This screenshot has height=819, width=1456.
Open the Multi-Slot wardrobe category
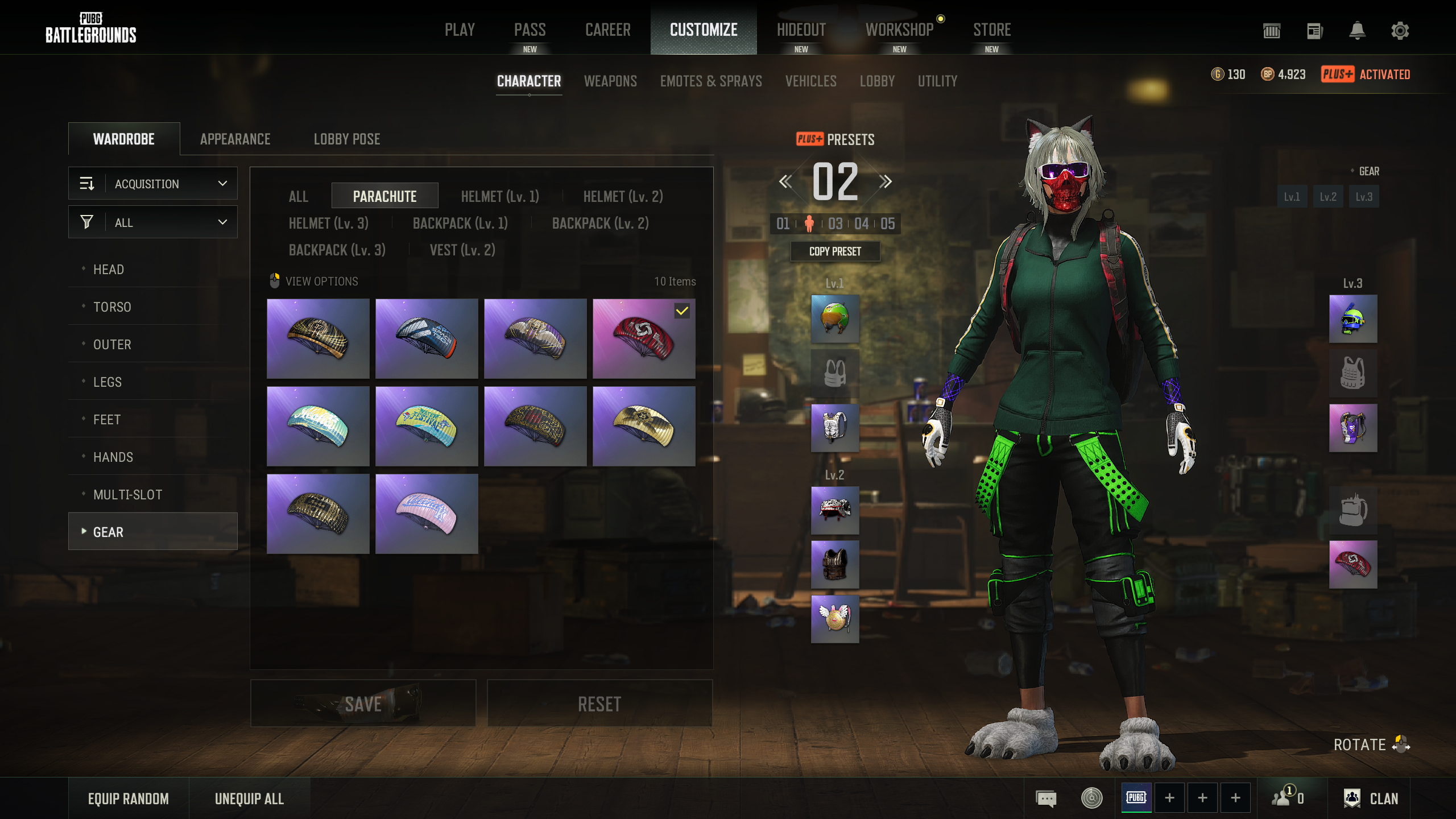[x=127, y=495]
